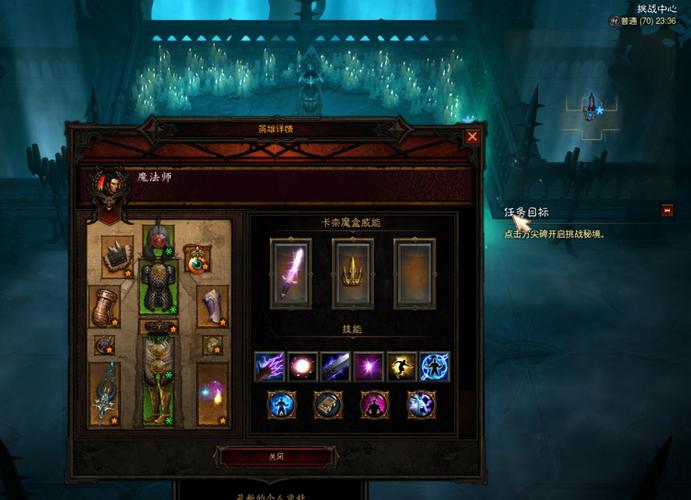Select the Kanai's Cube golden crown power
691x500 pixels.
click(x=353, y=273)
